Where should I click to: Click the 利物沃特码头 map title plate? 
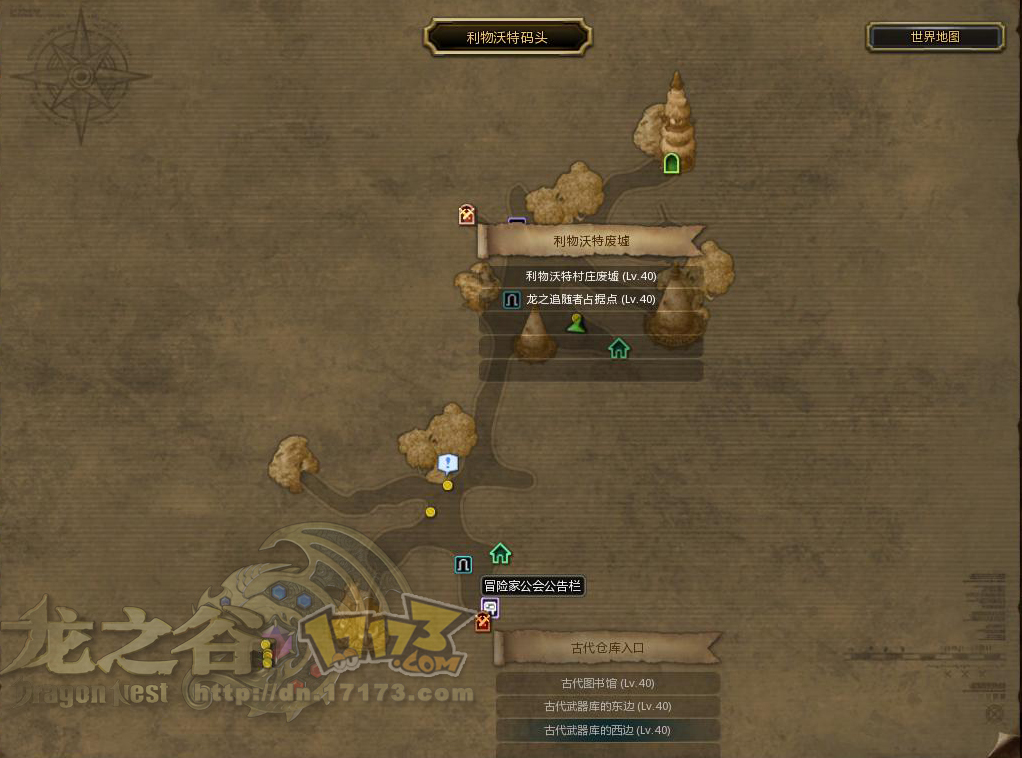(x=508, y=38)
